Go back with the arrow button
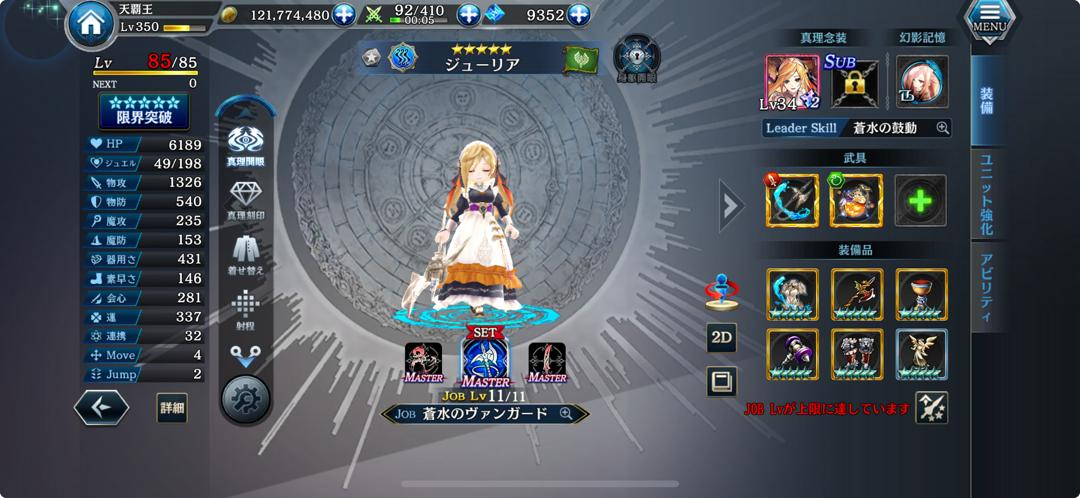The image size is (1080, 498). pos(101,407)
